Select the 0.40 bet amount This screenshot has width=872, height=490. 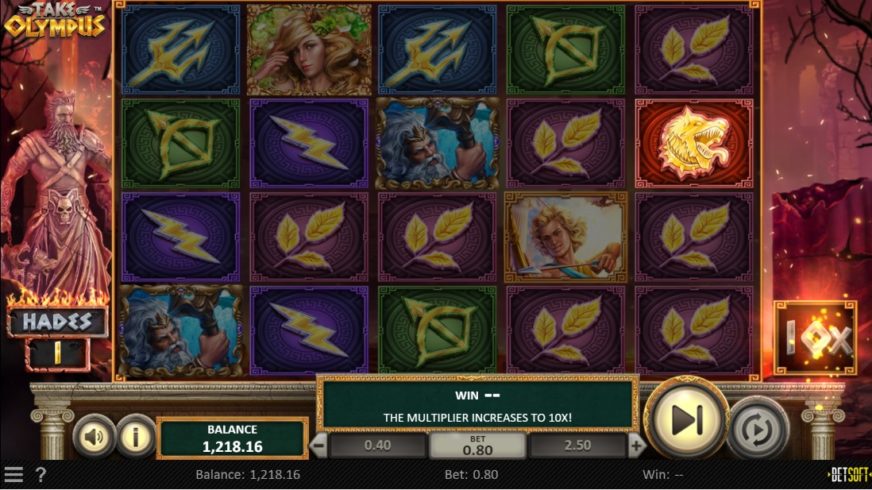tap(377, 445)
